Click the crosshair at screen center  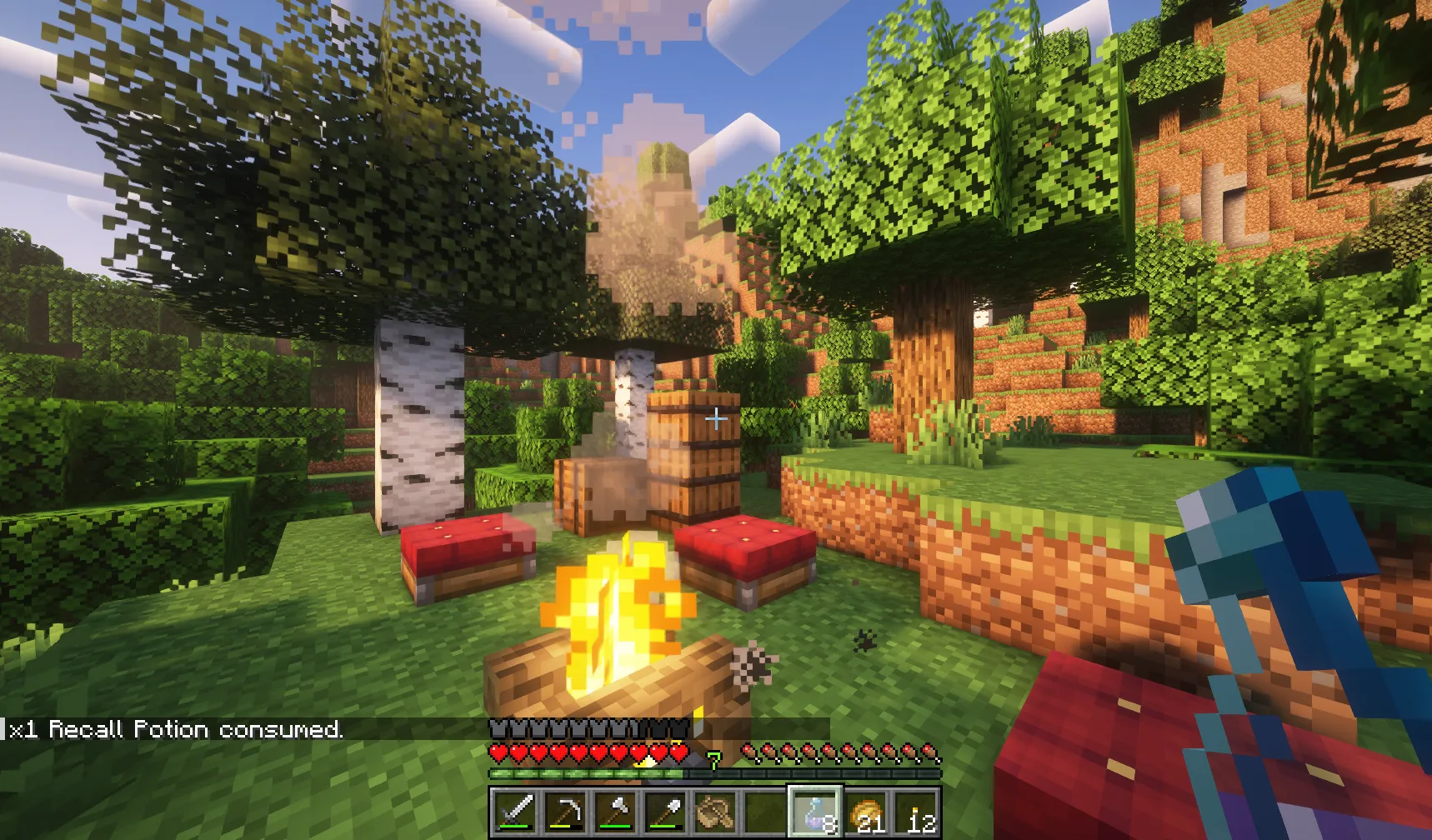715,420
